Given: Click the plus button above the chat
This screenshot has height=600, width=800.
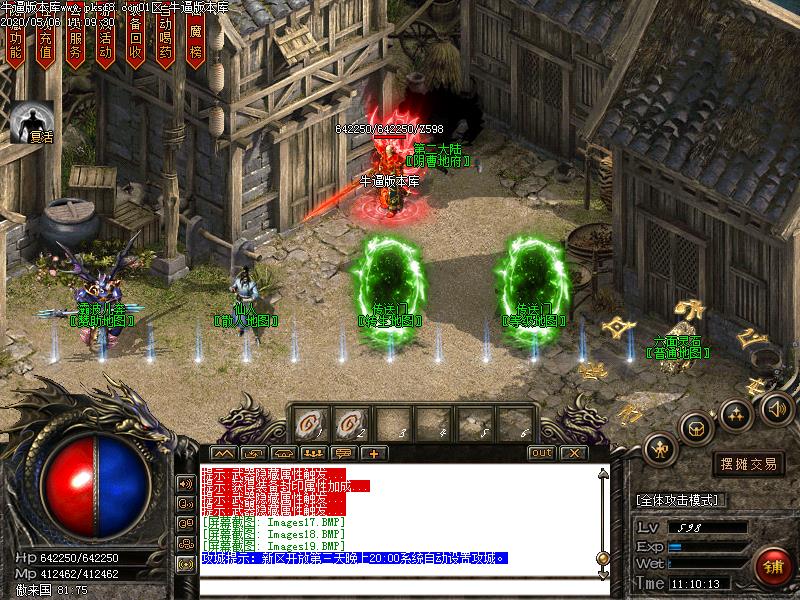Looking at the screenshot, I should pos(374,453).
